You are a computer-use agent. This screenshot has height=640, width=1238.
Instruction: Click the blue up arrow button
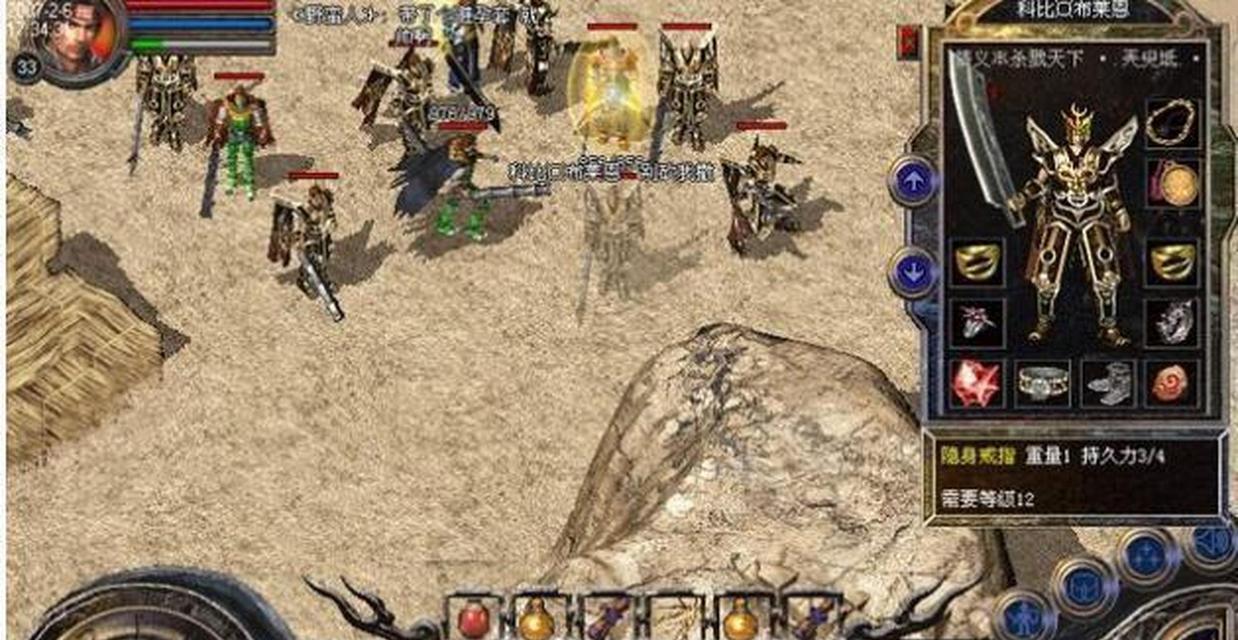pyautogui.click(x=912, y=181)
